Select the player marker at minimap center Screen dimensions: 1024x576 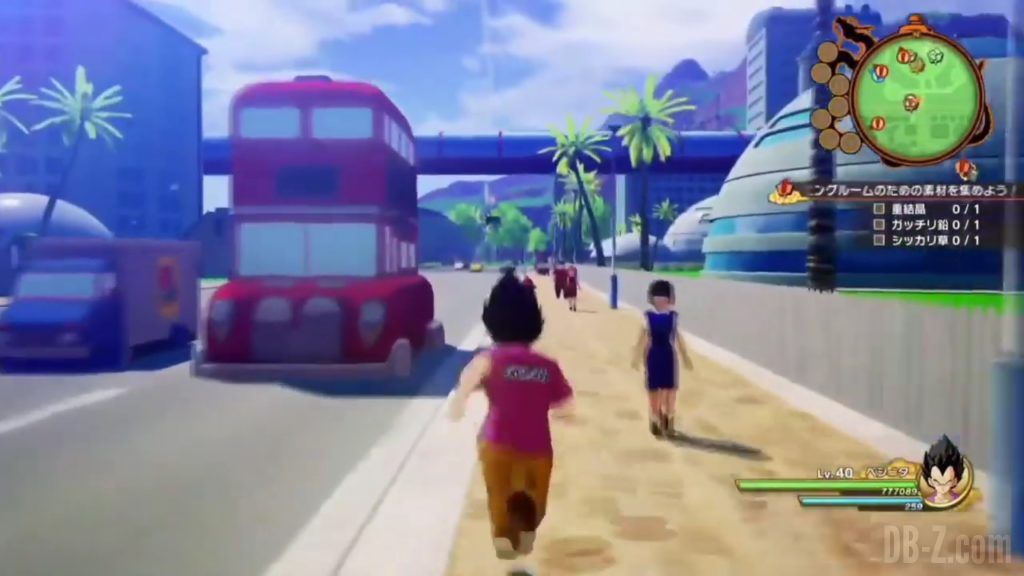pyautogui.click(x=911, y=102)
